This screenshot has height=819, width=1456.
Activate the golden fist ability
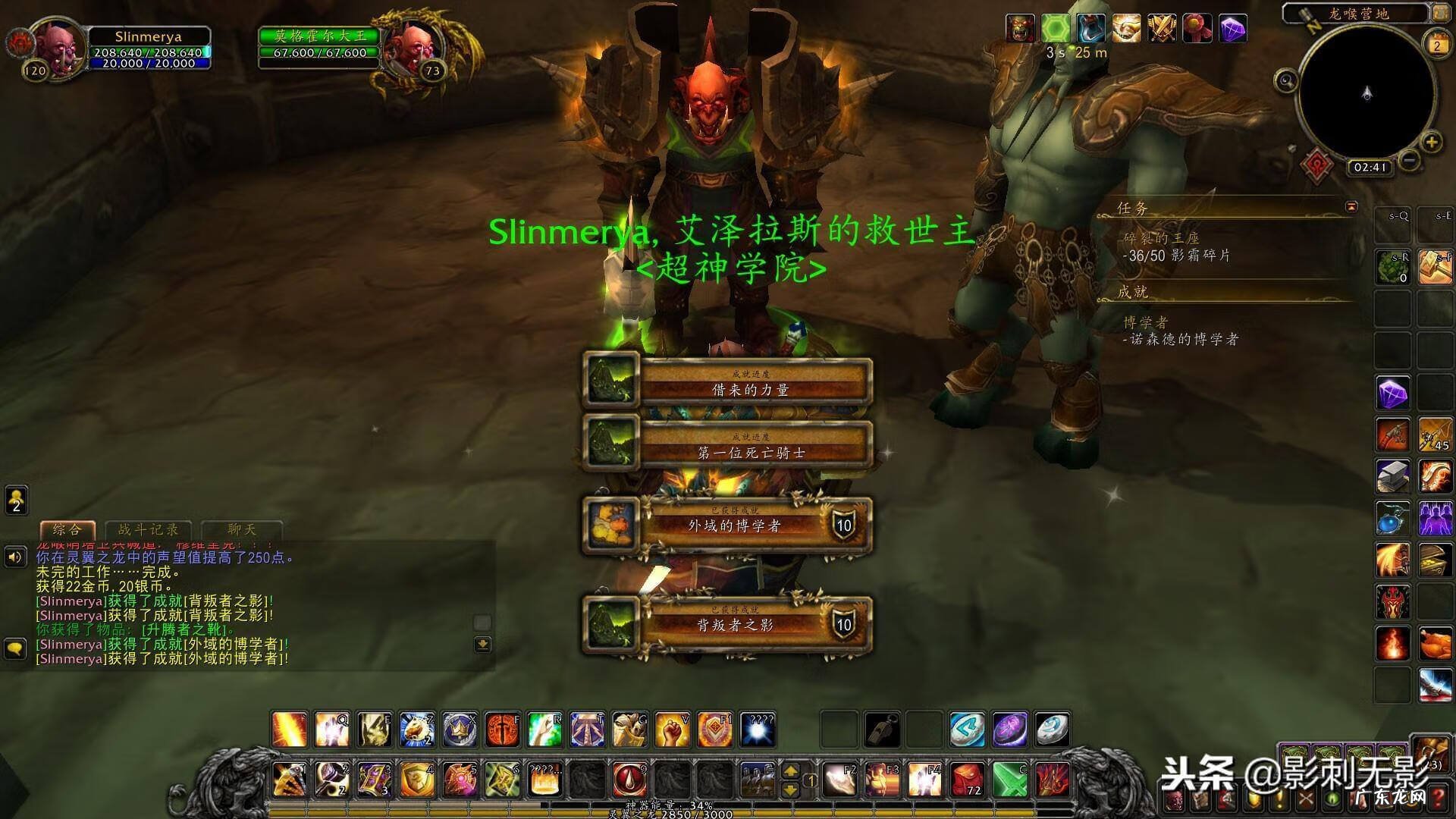(672, 730)
